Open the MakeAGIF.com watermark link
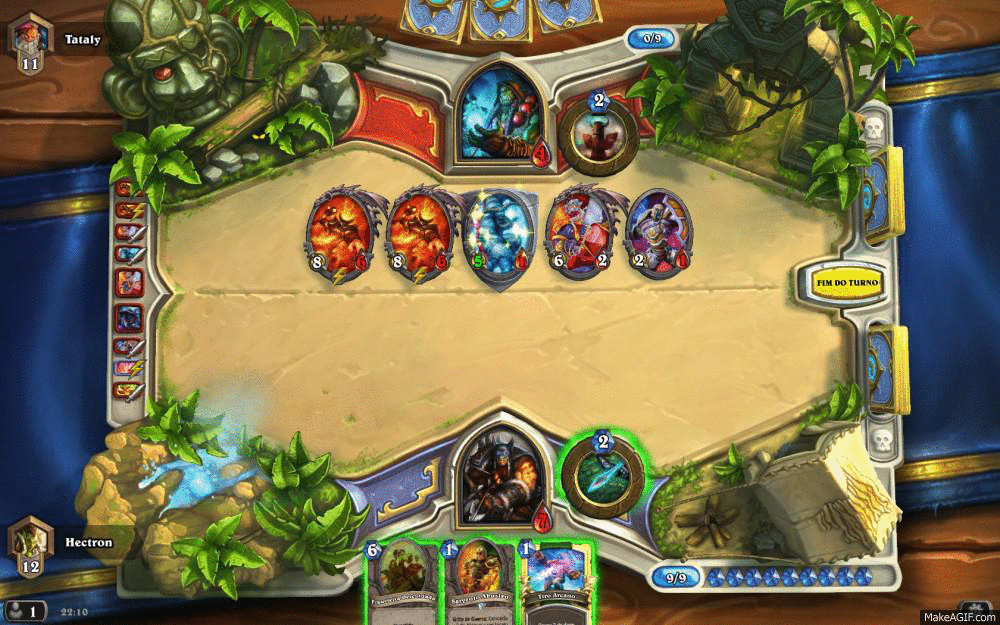1000x625 pixels. (x=959, y=616)
